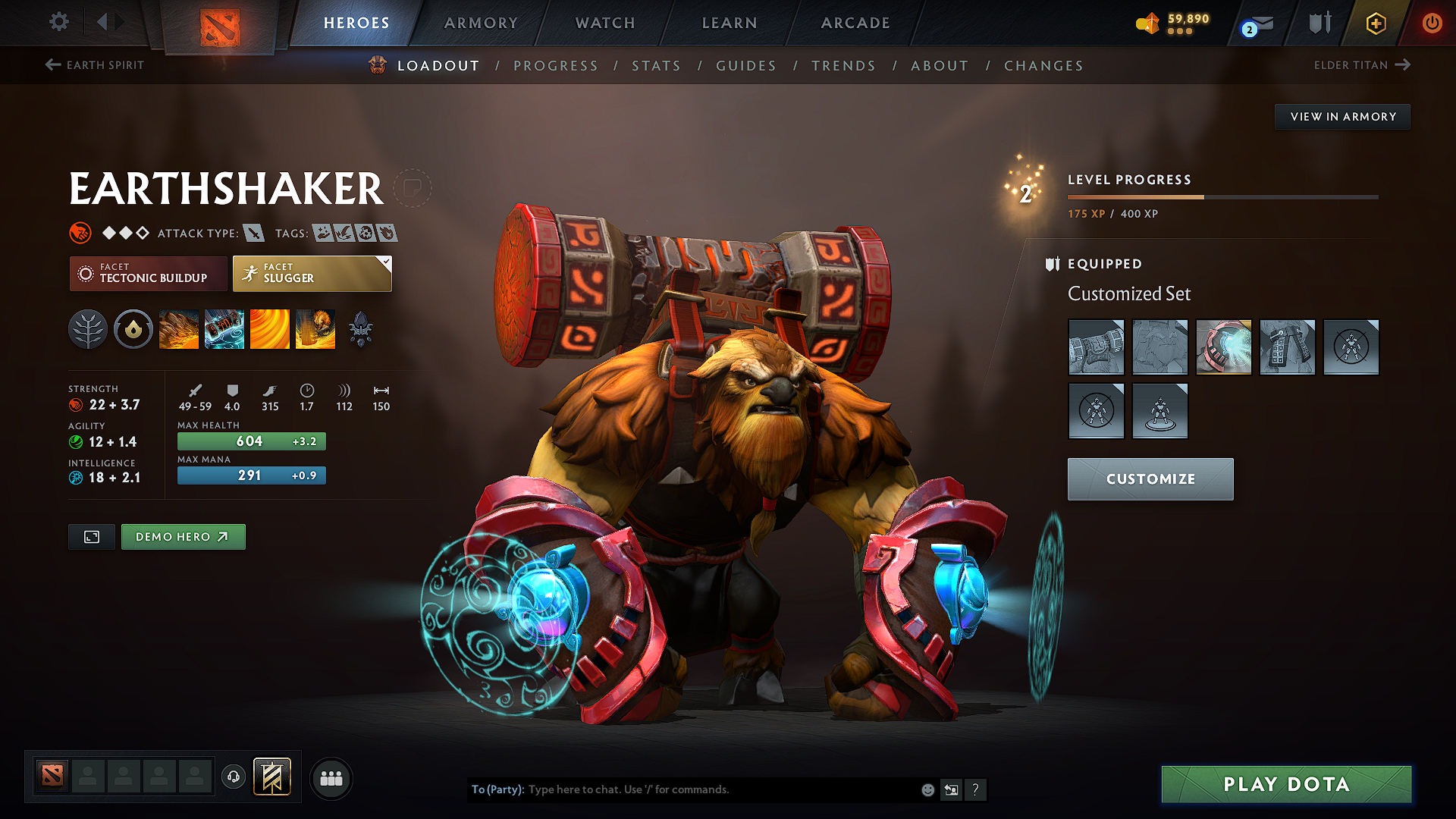Open the Aghanim's Scepter upgrade icon
Image resolution: width=1456 pixels, height=819 pixels.
coord(361,328)
